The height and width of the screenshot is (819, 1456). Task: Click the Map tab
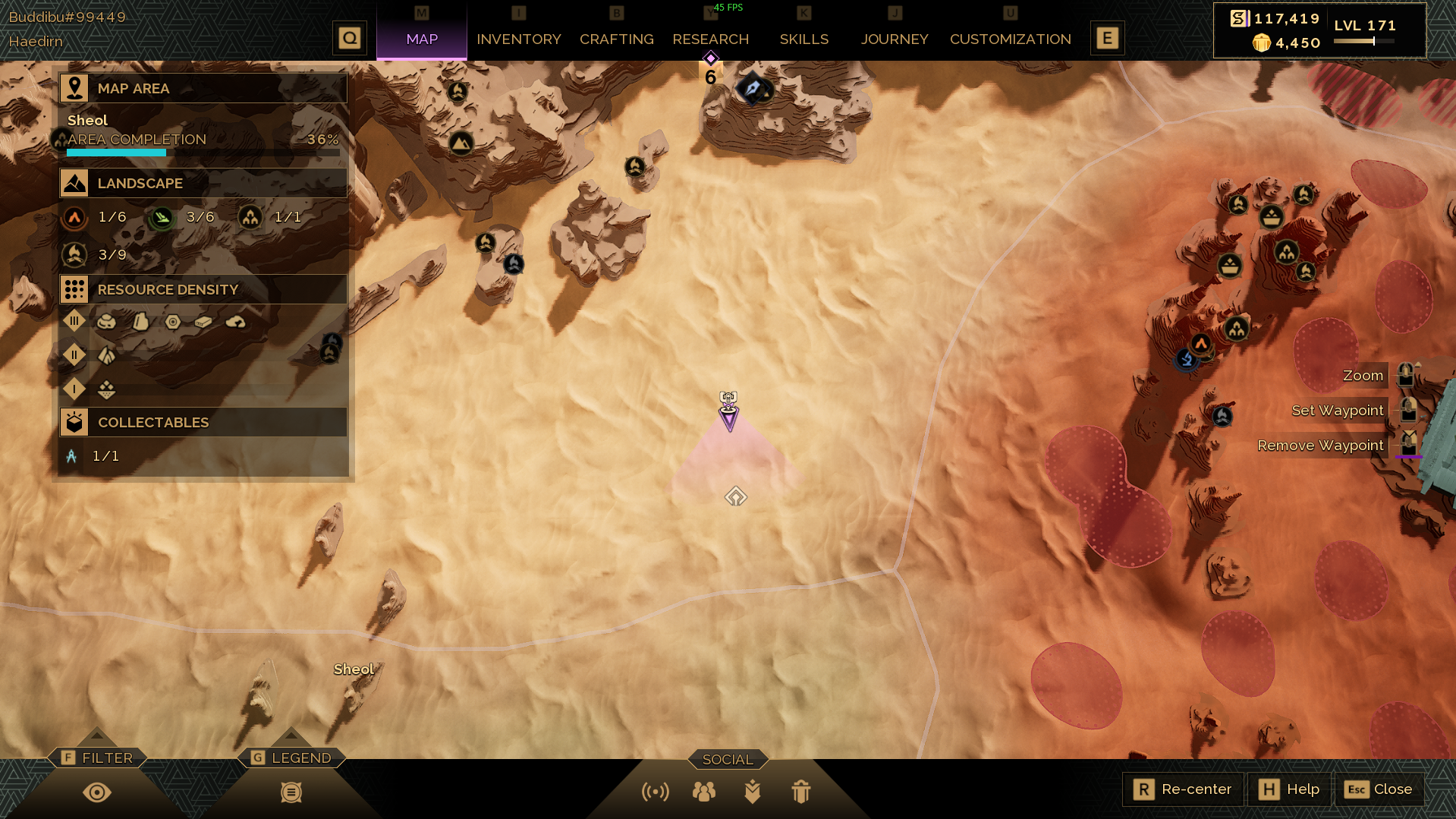(422, 39)
